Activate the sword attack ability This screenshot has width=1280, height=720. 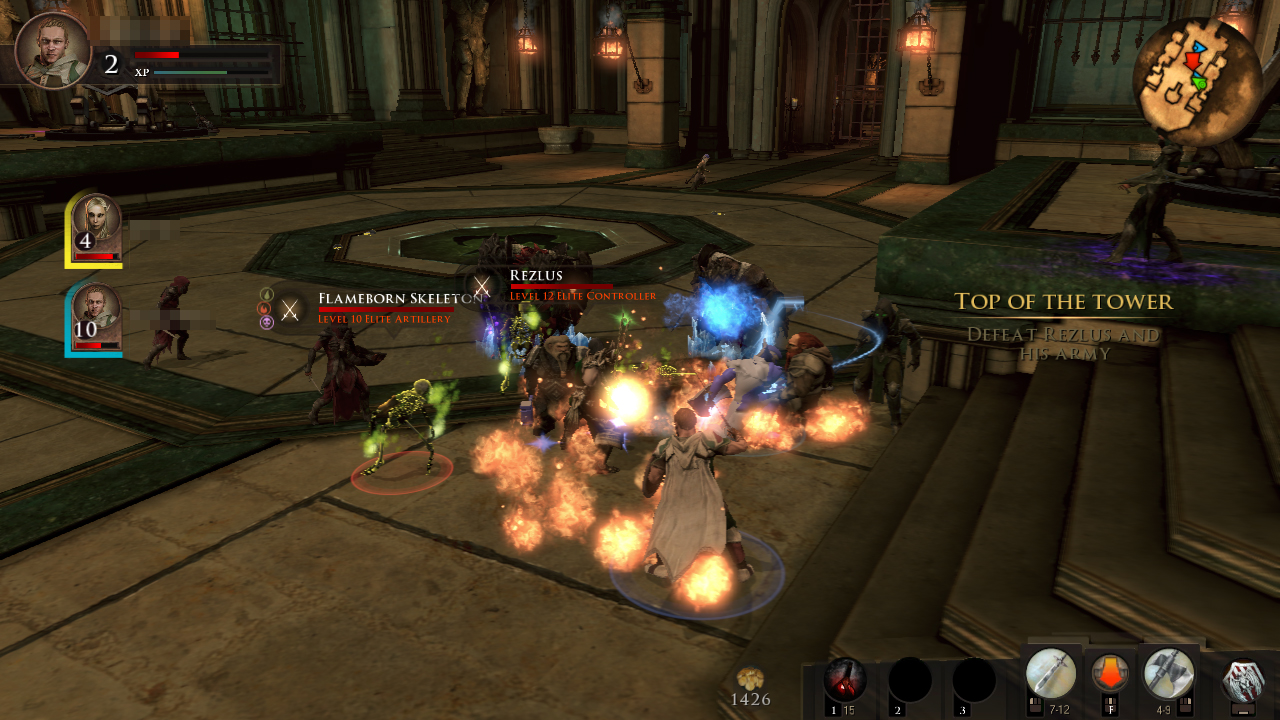(1051, 673)
